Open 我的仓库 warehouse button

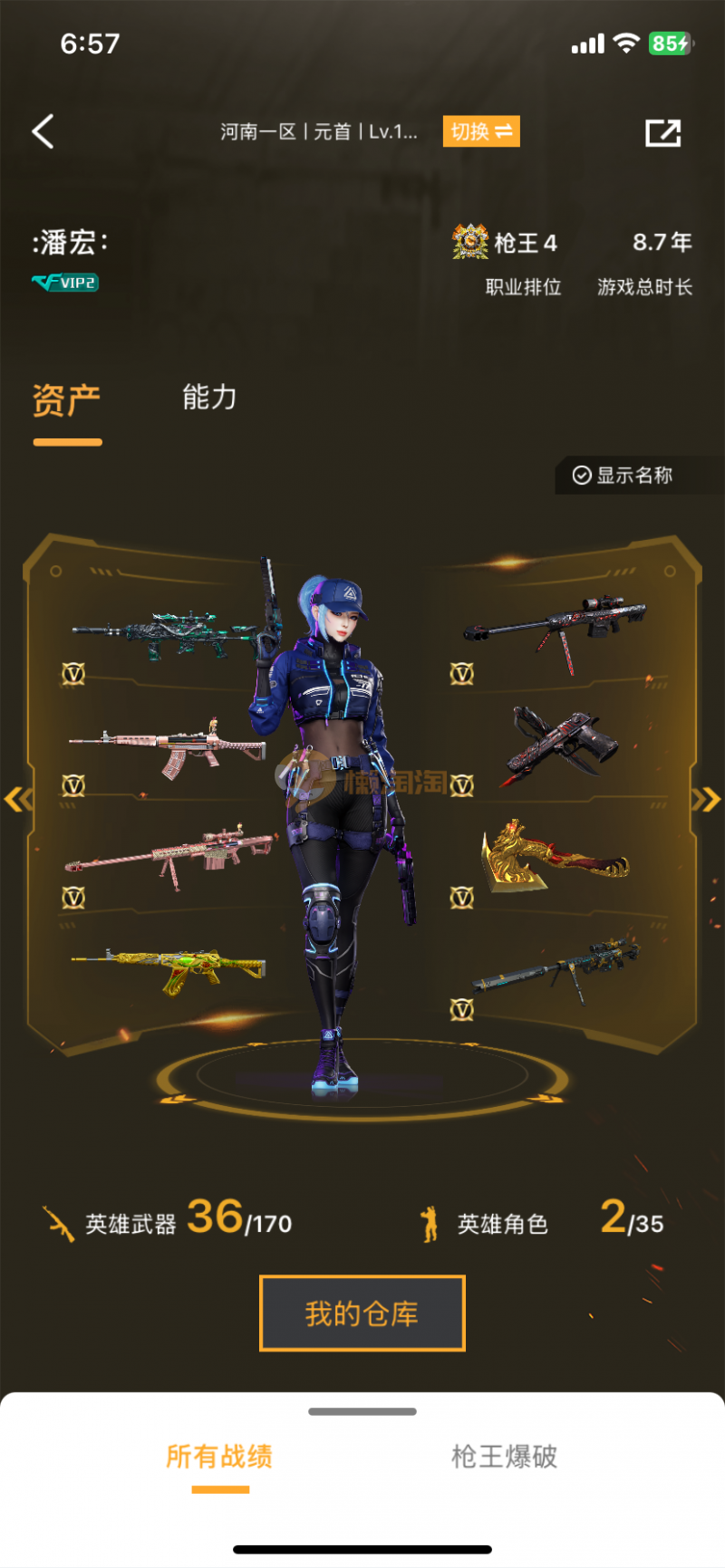362,1313
